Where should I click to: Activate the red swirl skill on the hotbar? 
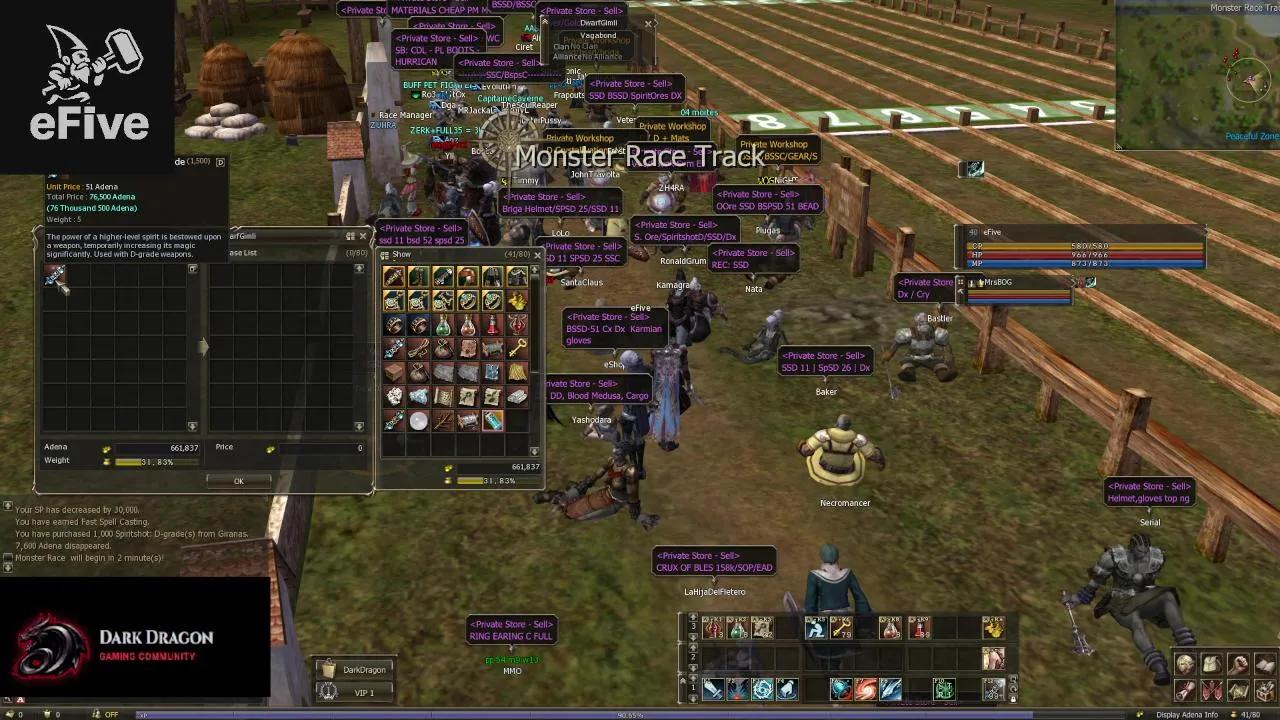(865, 688)
